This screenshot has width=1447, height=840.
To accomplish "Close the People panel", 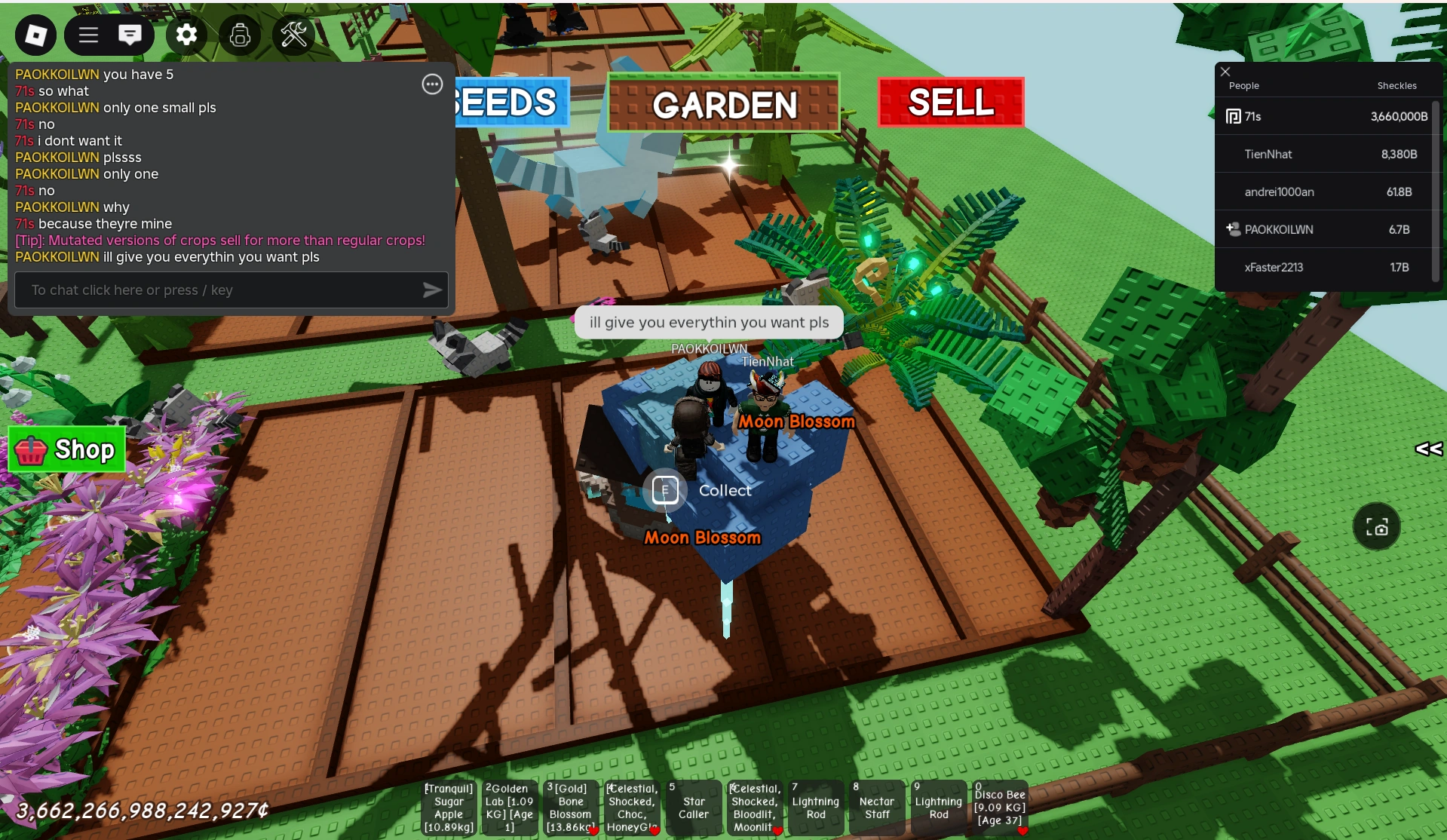I will pos(1224,71).
